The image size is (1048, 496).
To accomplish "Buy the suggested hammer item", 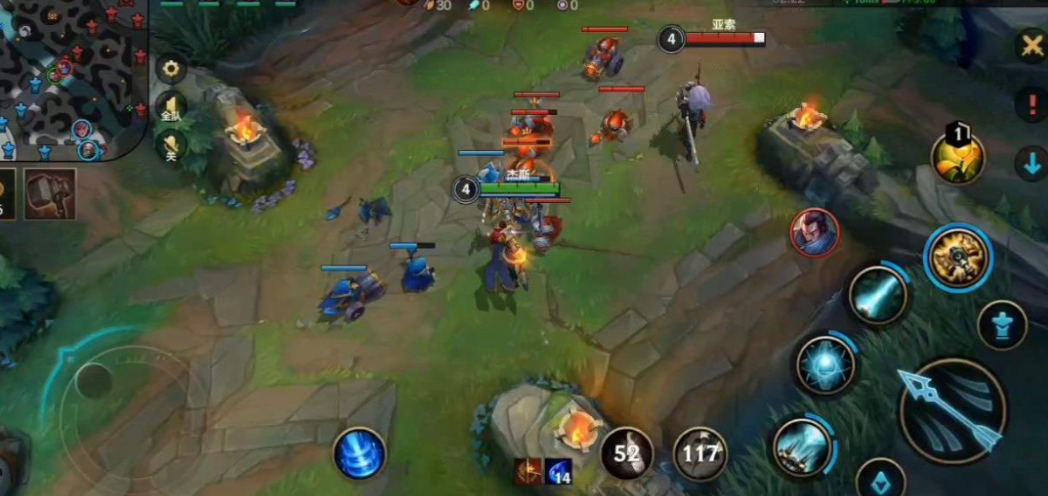I will [x=49, y=193].
